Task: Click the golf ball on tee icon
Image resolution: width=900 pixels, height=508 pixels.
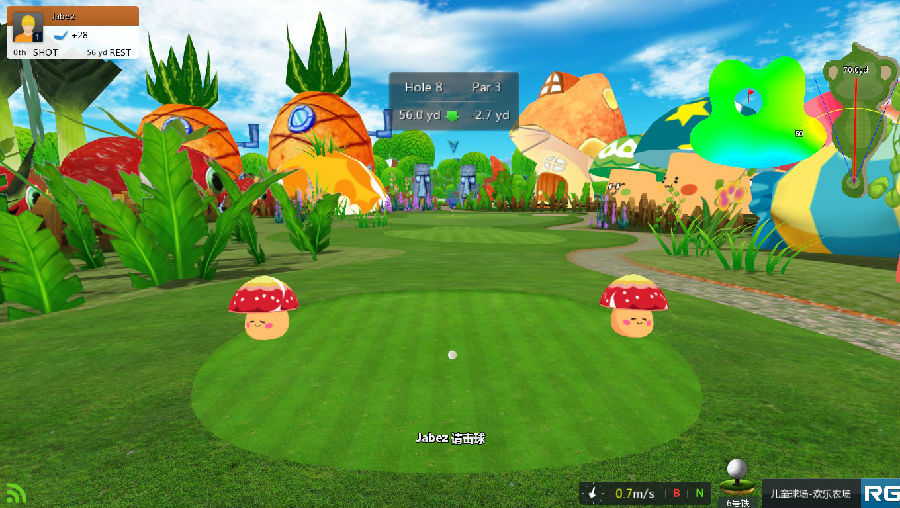Action: click(x=736, y=477)
